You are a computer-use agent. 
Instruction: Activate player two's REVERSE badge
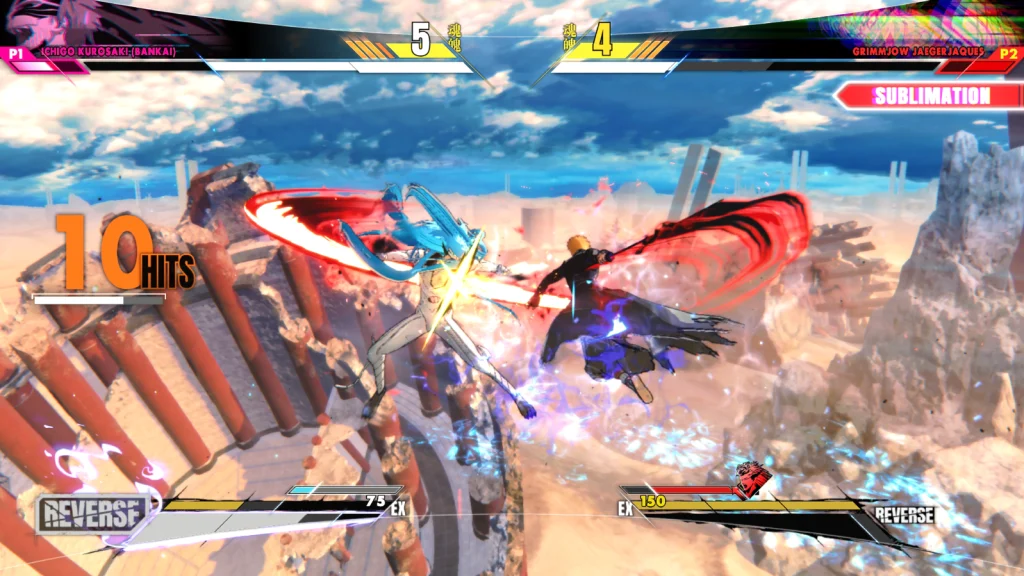click(905, 515)
